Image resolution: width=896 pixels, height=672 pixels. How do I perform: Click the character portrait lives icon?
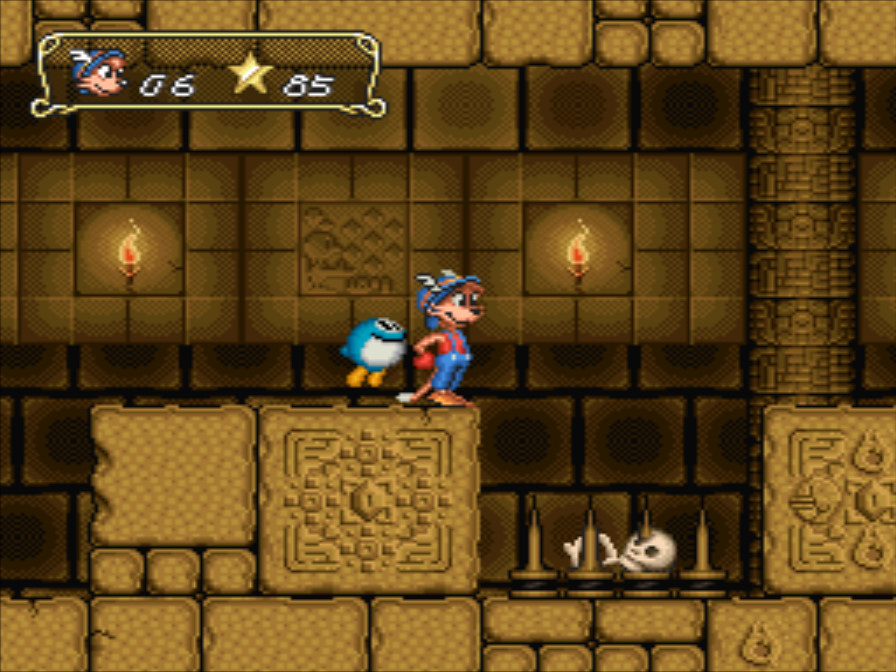(100, 72)
